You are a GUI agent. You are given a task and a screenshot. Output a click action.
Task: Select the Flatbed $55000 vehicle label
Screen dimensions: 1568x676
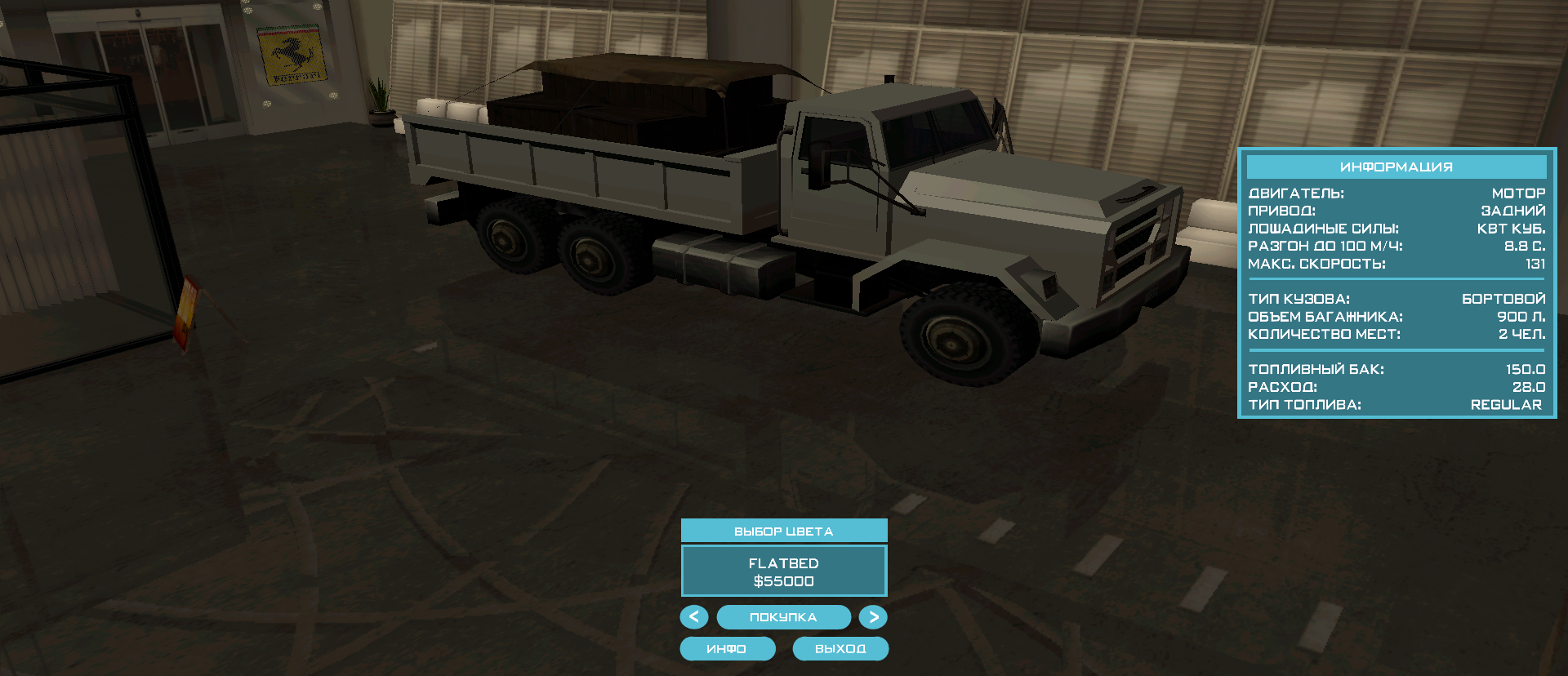783,571
